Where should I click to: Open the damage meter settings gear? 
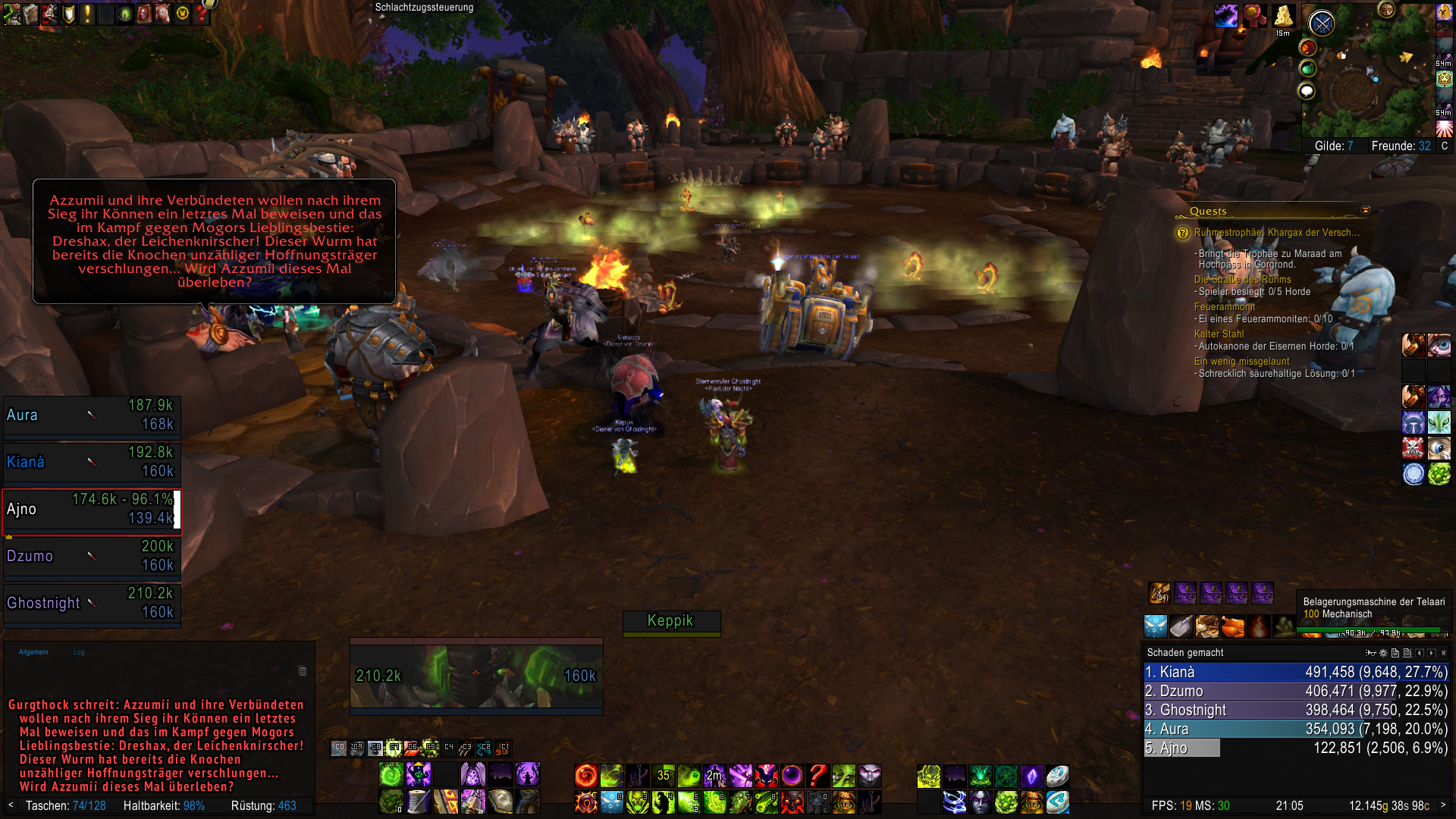[x=1383, y=653]
